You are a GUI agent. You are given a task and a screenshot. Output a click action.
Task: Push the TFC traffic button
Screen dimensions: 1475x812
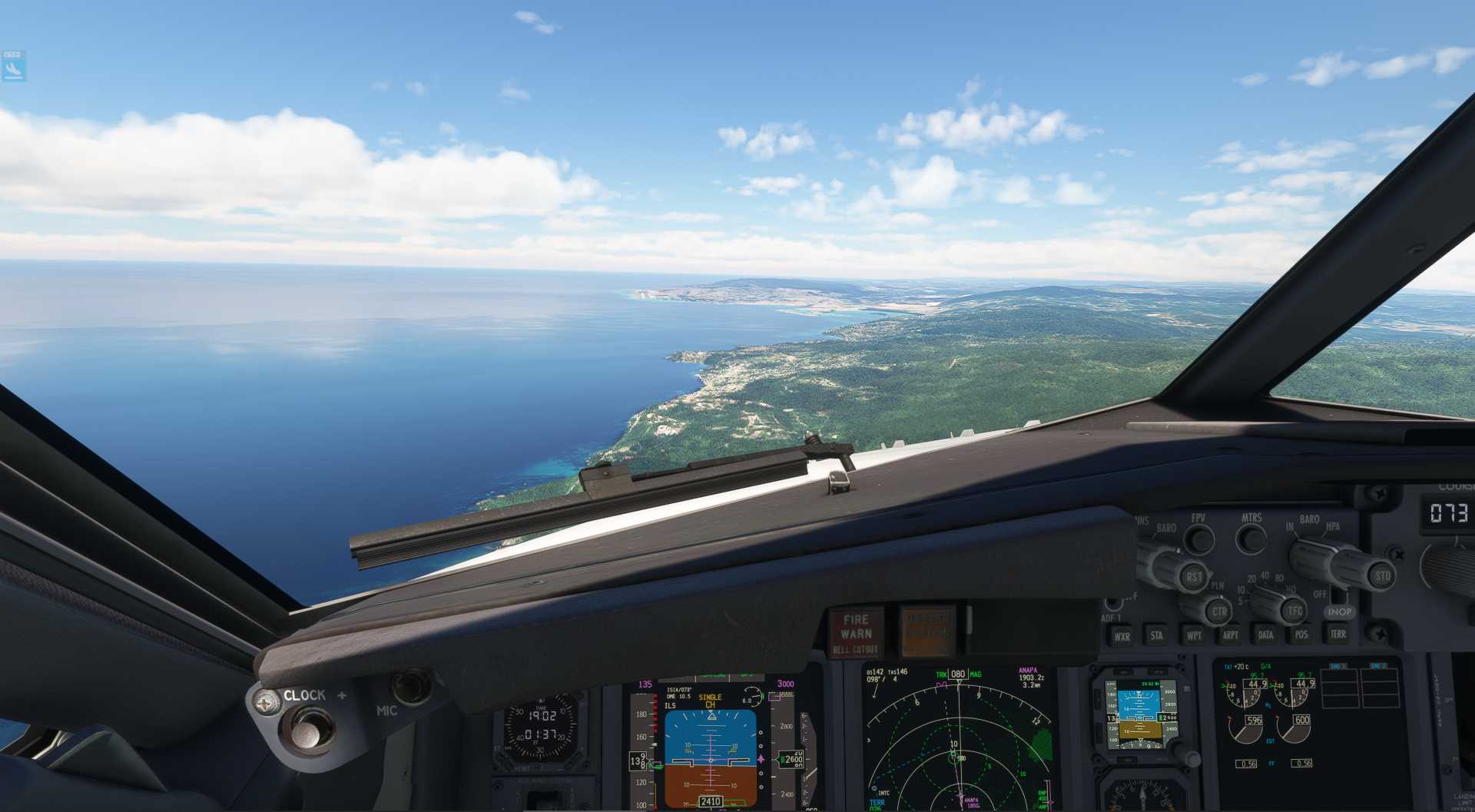1294,611
